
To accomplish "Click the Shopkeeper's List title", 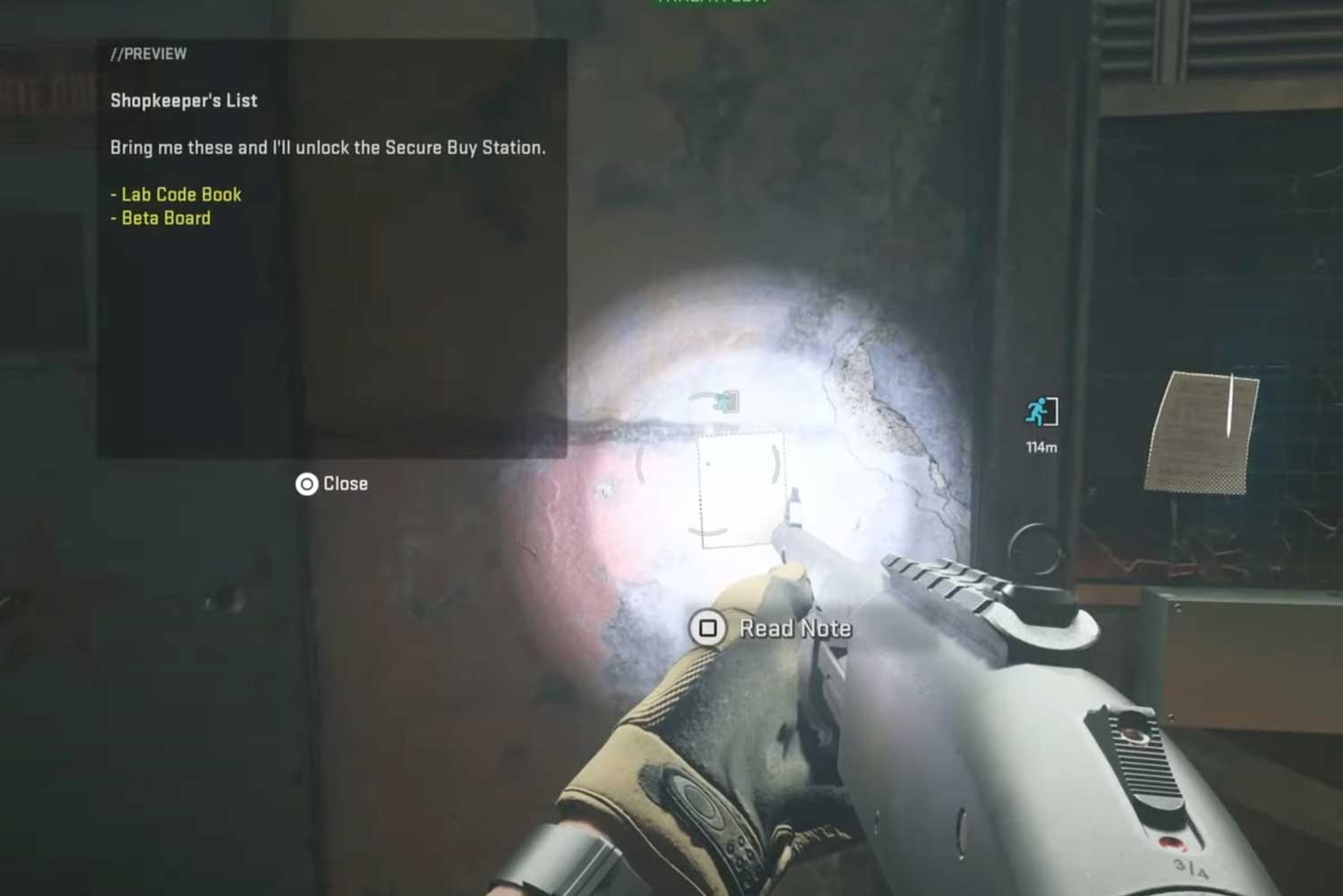I will click(x=183, y=100).
